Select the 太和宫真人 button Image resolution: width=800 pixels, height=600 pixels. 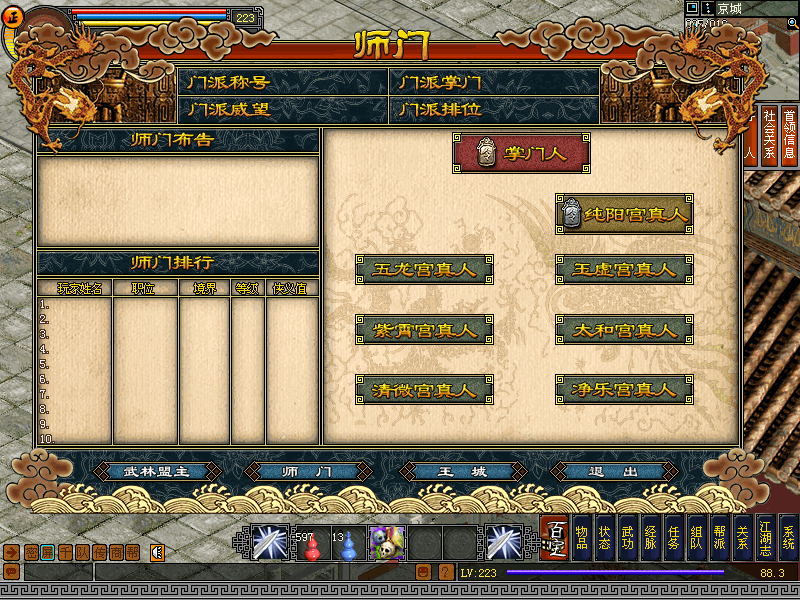pos(625,329)
